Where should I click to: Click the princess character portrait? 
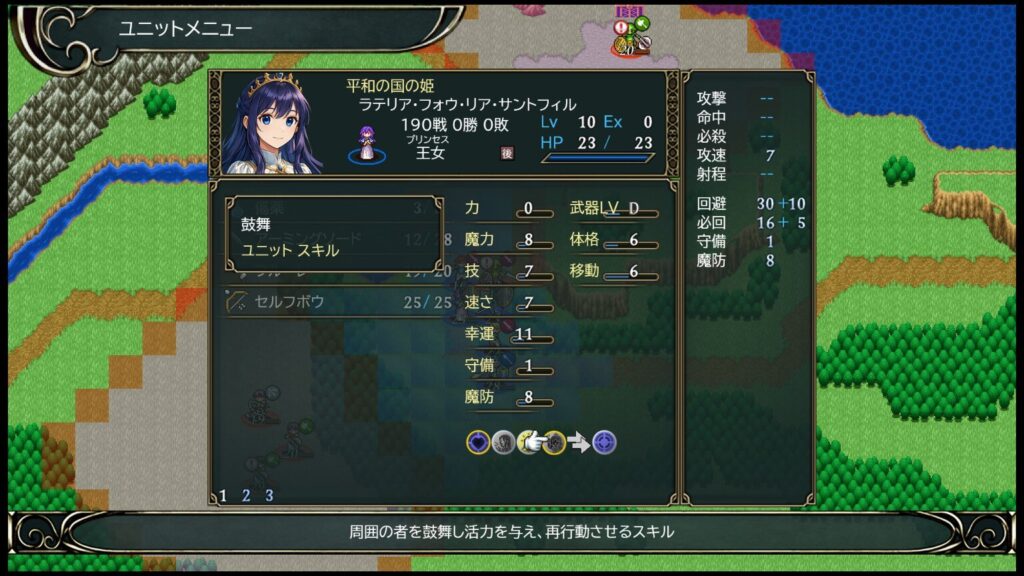click(x=272, y=124)
